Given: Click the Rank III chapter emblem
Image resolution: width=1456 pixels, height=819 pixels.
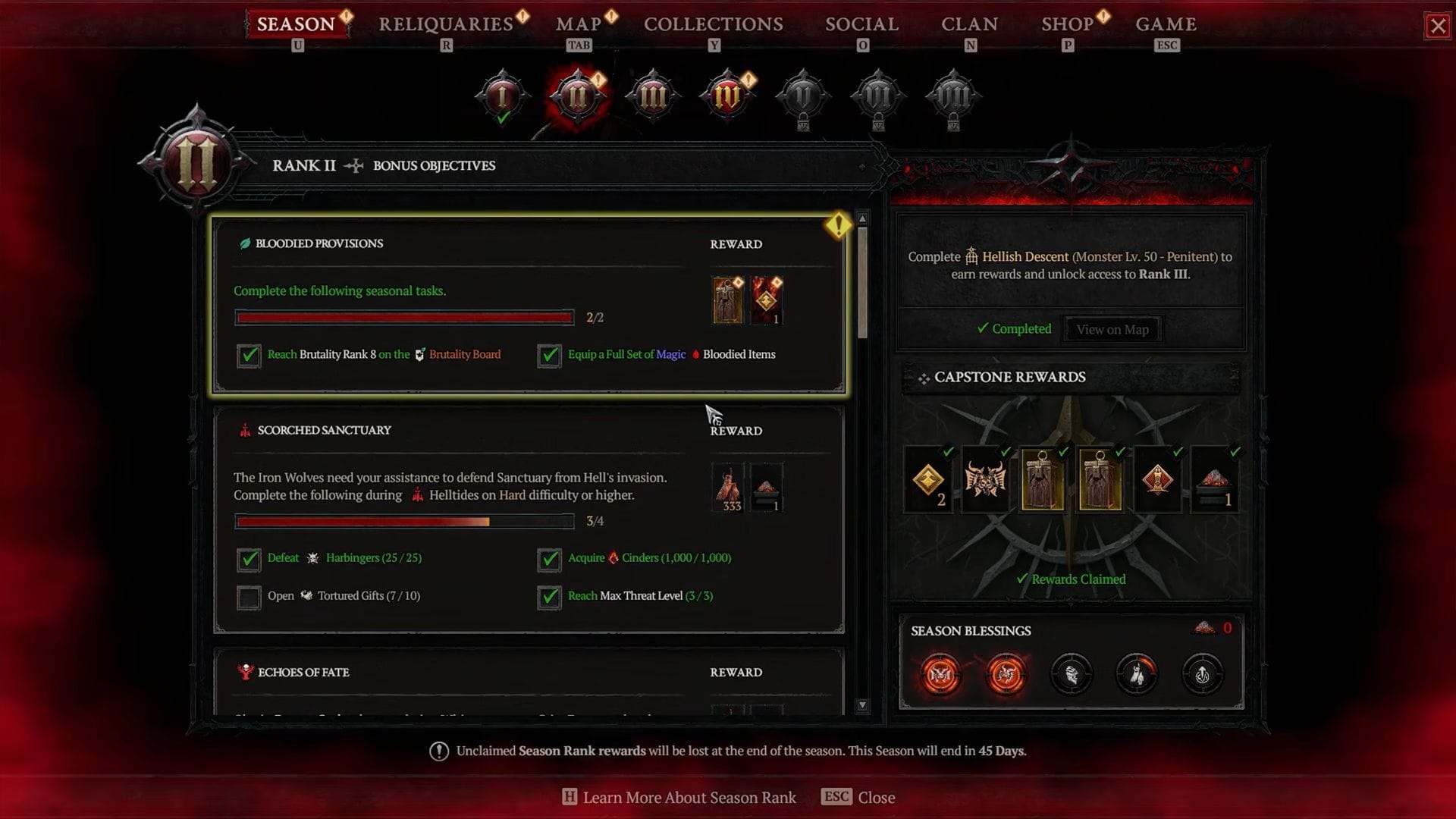Looking at the screenshot, I should coord(652,97).
